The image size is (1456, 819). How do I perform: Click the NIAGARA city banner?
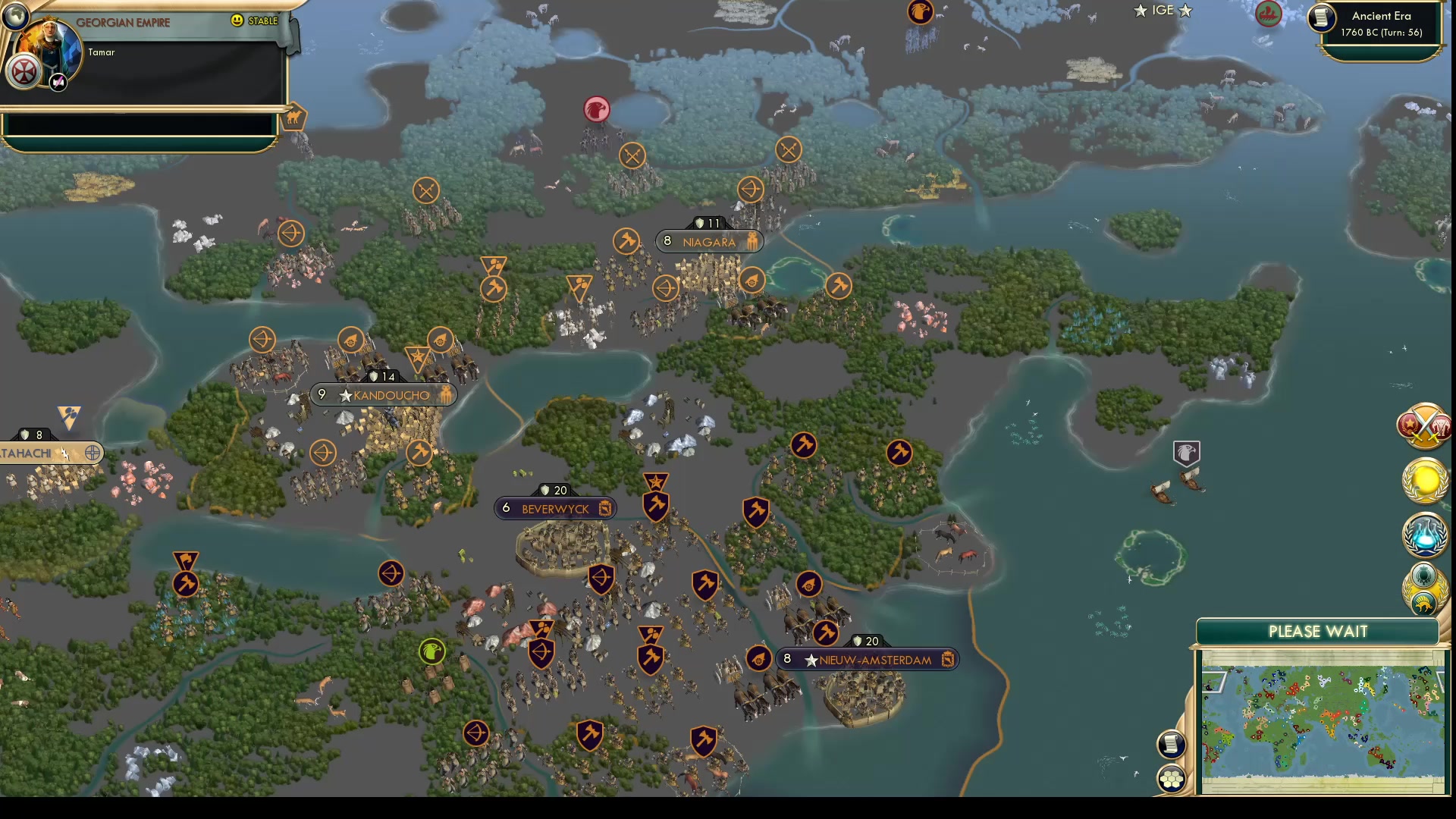point(708,241)
